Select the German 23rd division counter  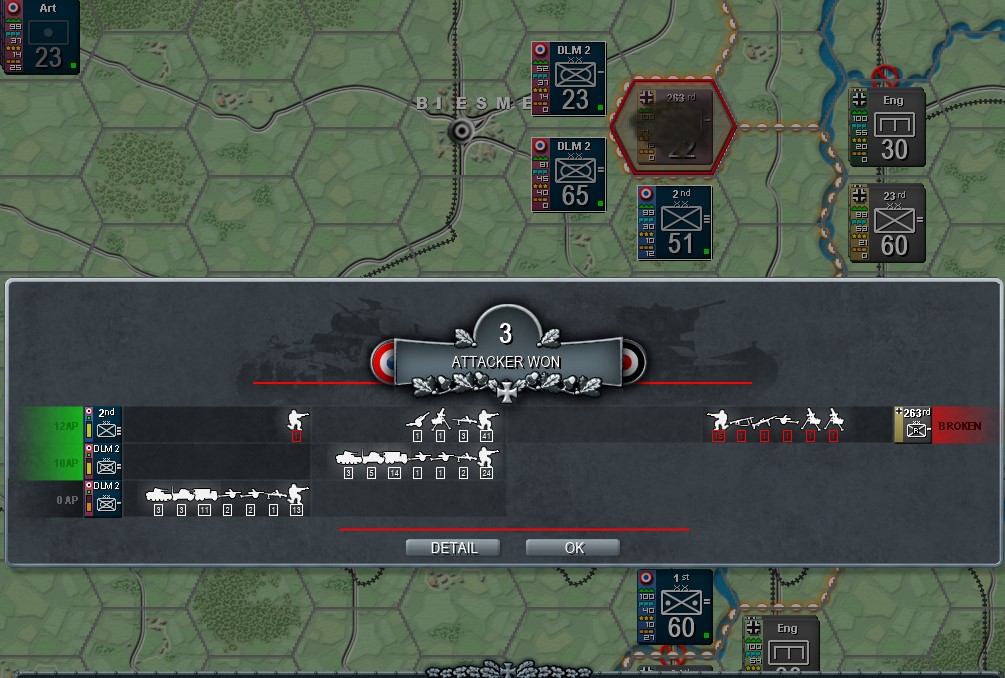click(x=886, y=222)
